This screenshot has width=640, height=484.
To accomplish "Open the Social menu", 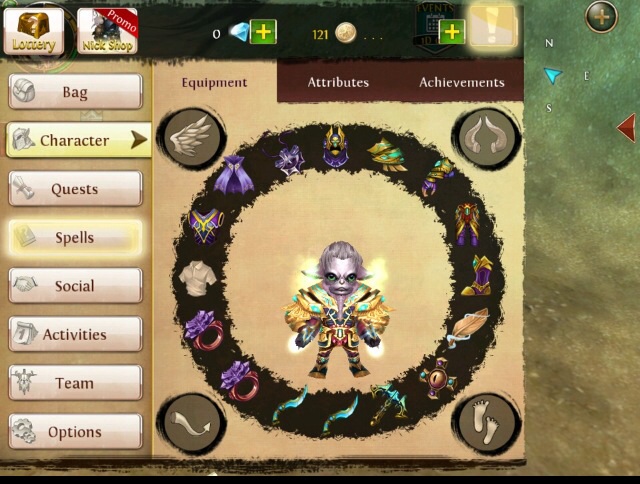I will pos(75,286).
